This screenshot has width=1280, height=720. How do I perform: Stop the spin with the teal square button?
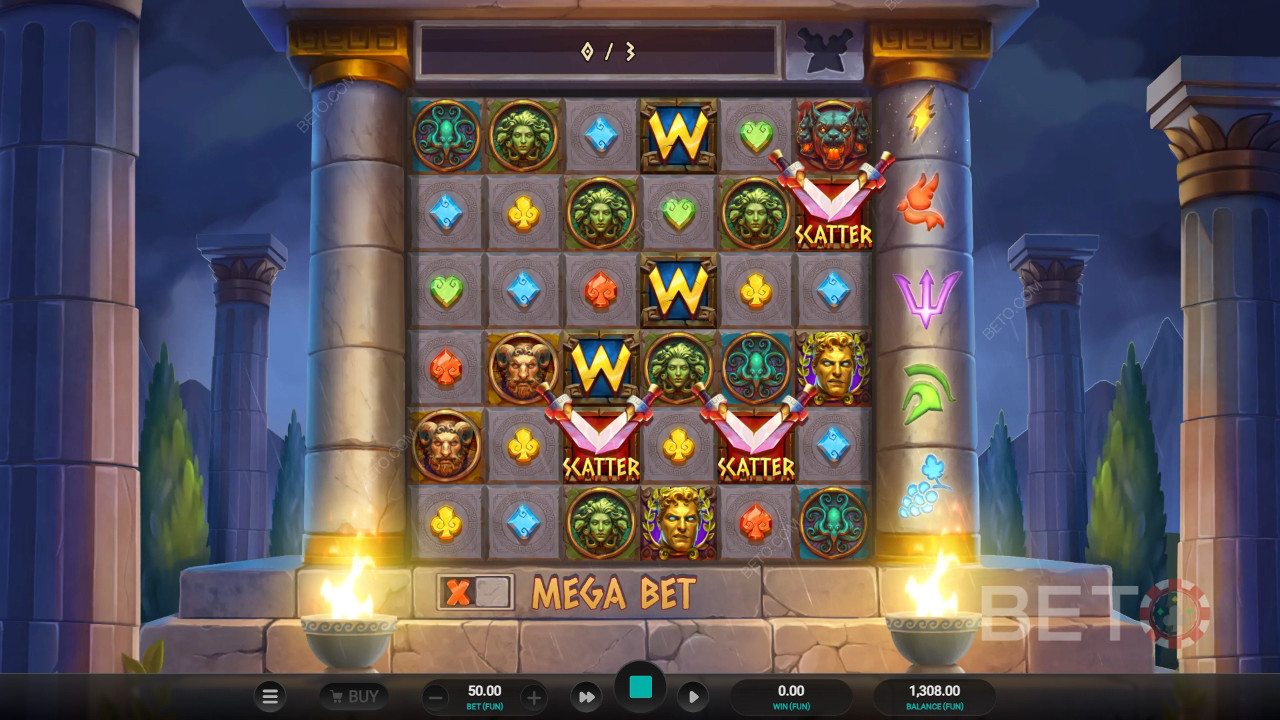pos(640,687)
